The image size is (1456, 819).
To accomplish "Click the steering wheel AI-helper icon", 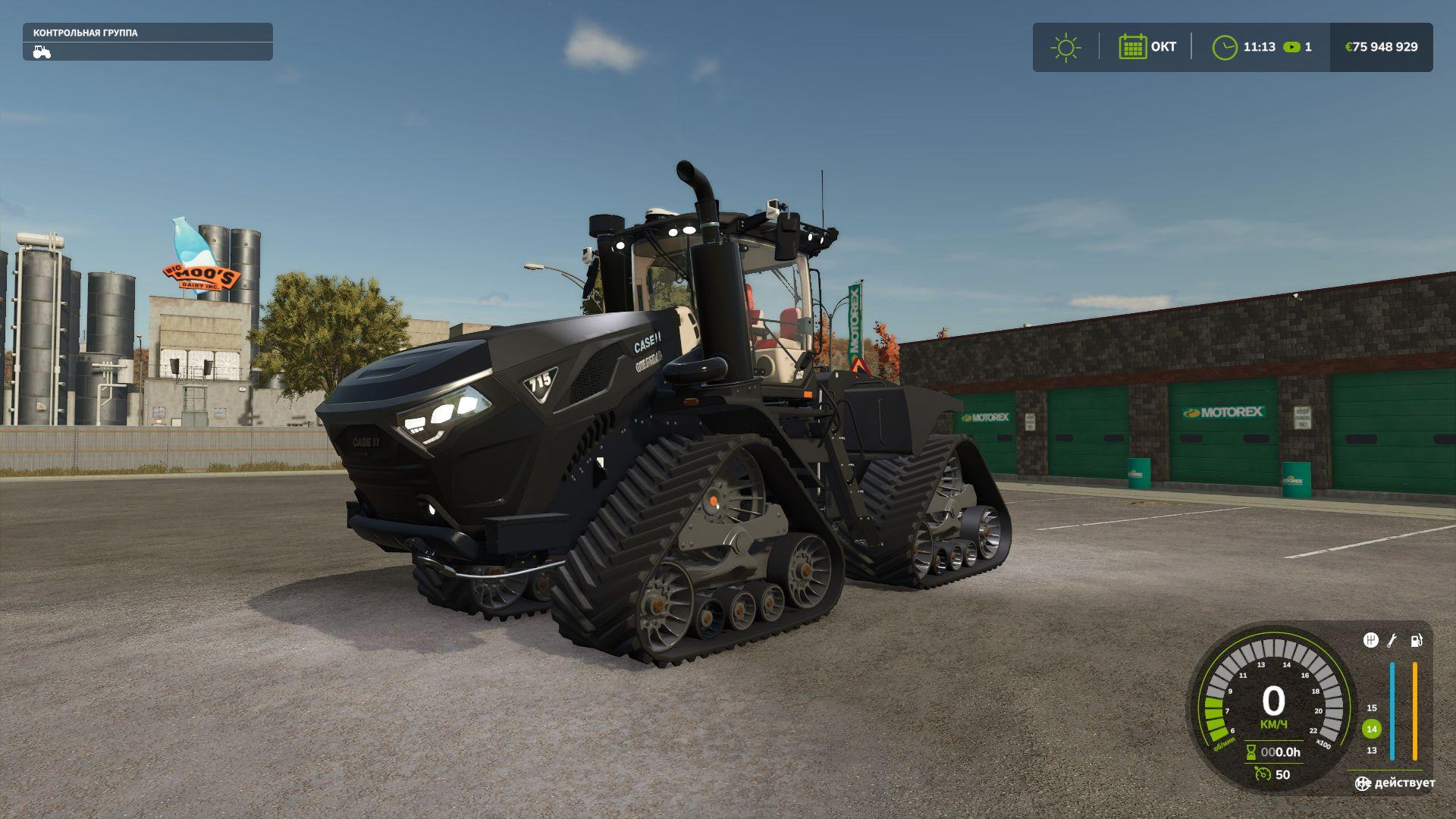I will click(1363, 783).
